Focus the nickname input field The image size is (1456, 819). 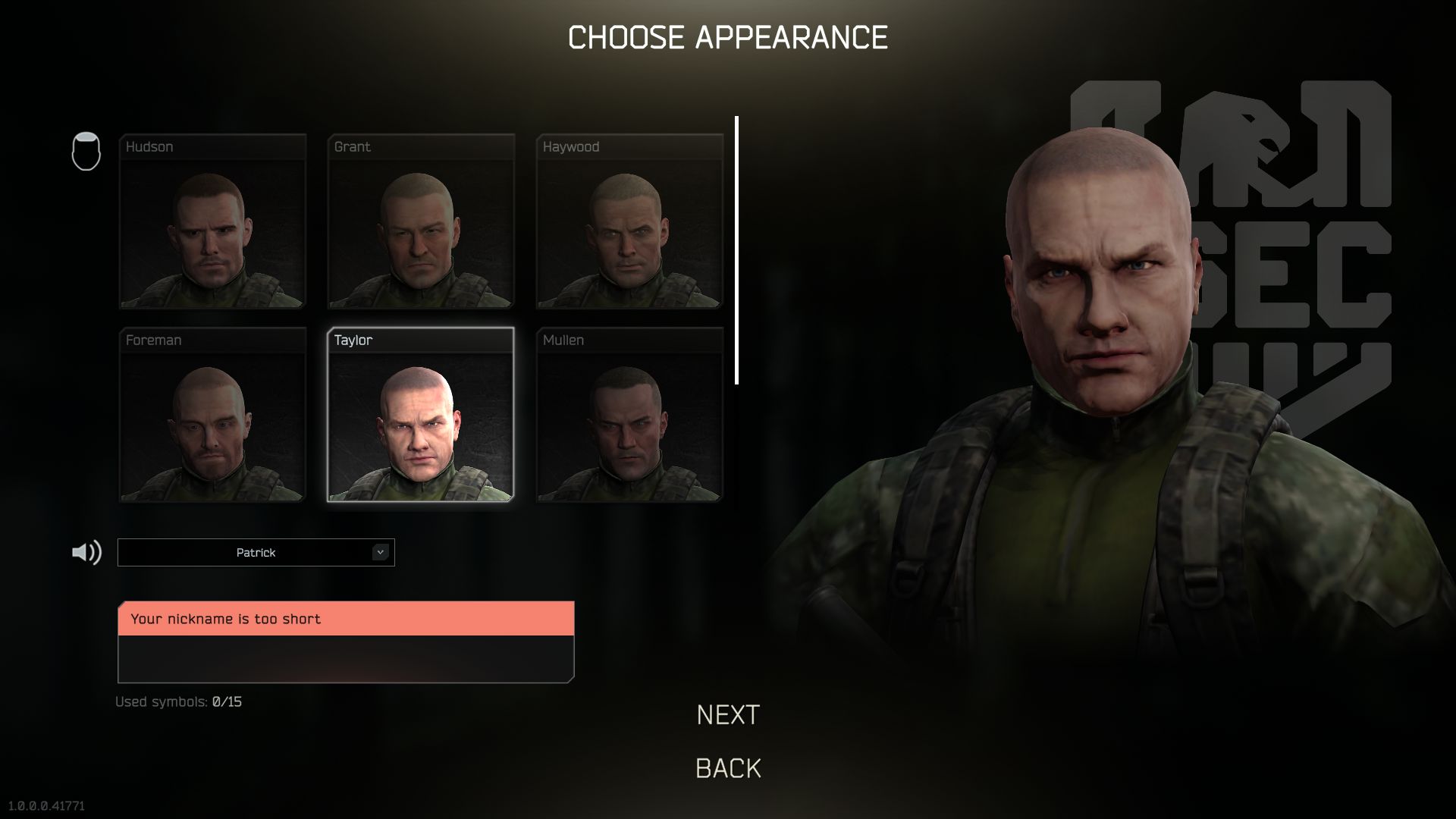click(346, 658)
